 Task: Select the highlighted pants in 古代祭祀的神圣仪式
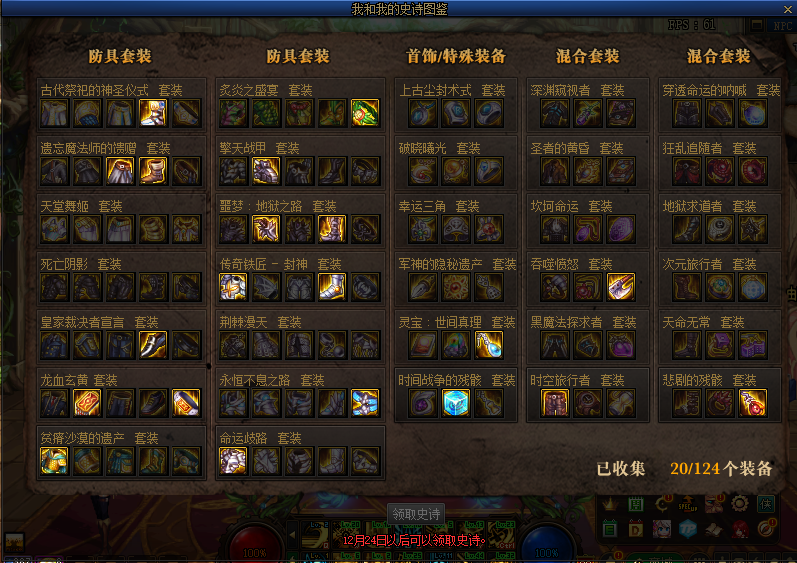(x=153, y=113)
